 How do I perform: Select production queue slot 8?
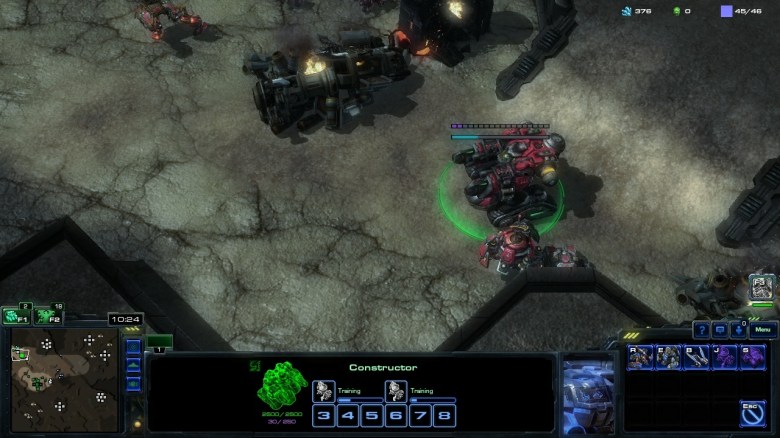point(442,415)
